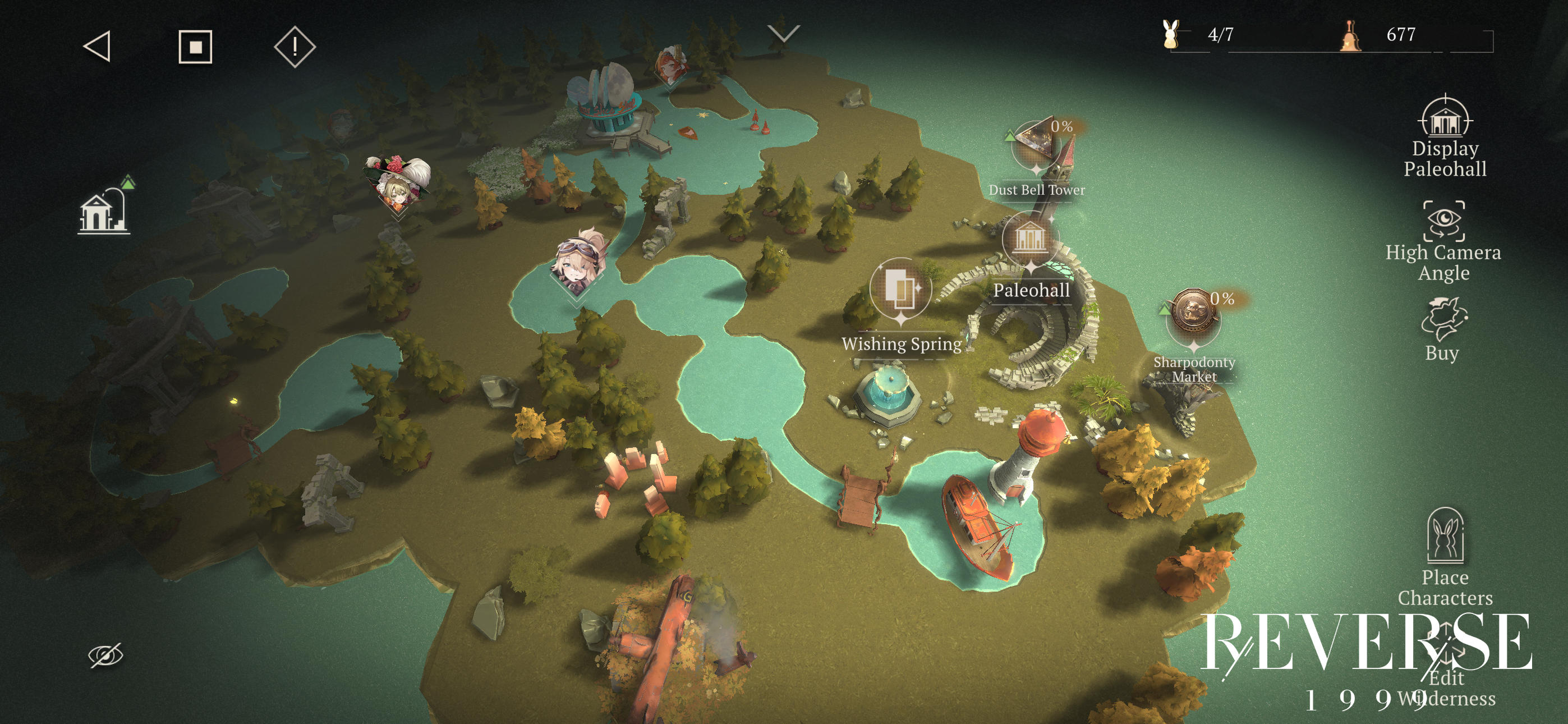The image size is (1568, 724).
Task: Visit the Wishing Spring marker
Action: [900, 288]
